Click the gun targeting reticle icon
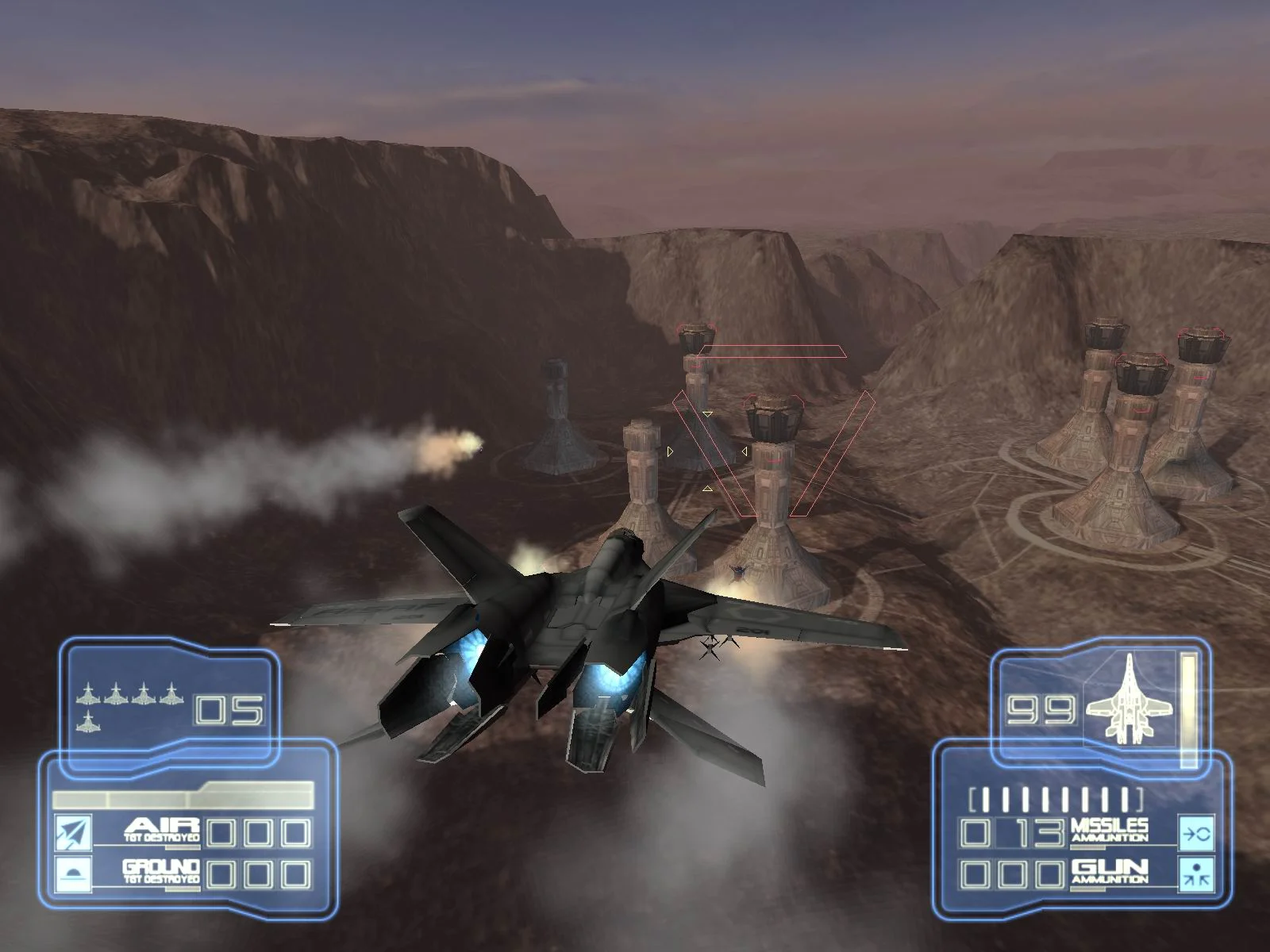This screenshot has height=952, width=1270. click(1197, 874)
